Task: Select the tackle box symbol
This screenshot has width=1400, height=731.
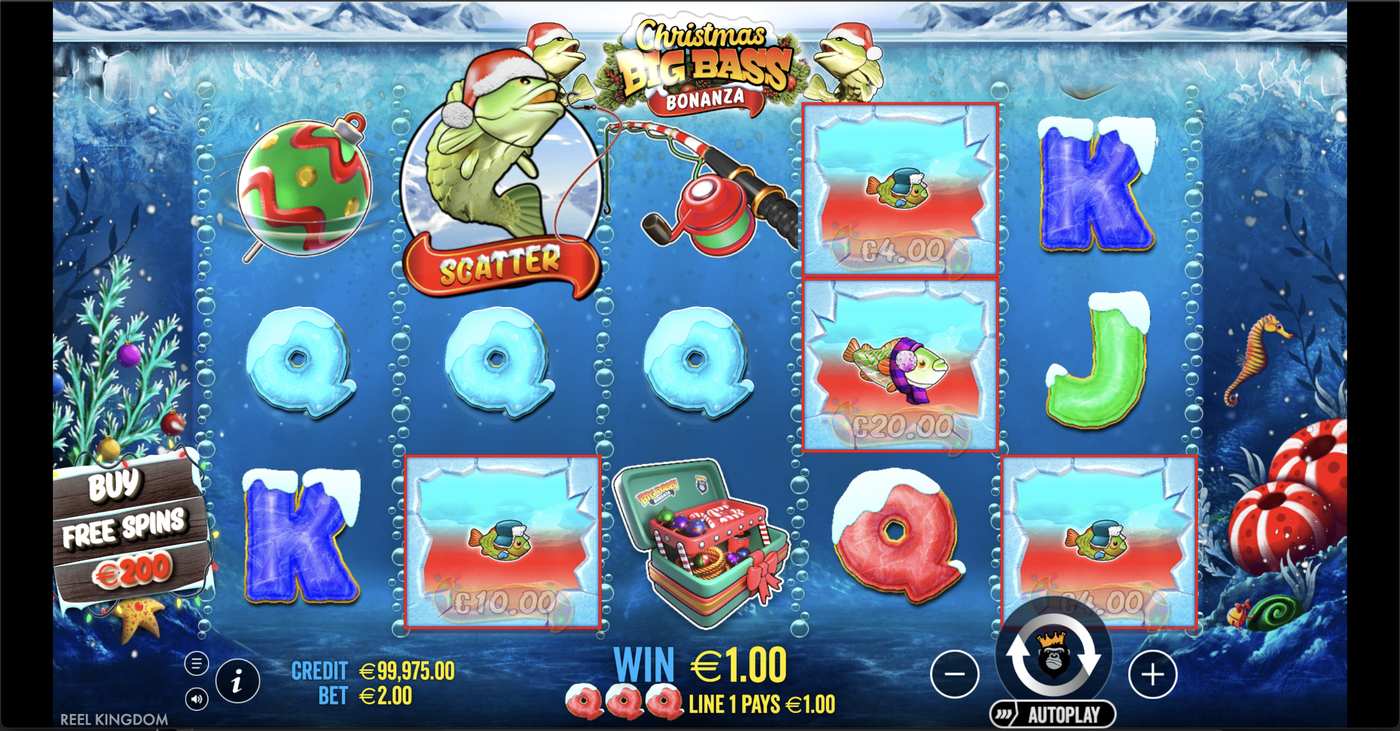Action: click(x=700, y=540)
